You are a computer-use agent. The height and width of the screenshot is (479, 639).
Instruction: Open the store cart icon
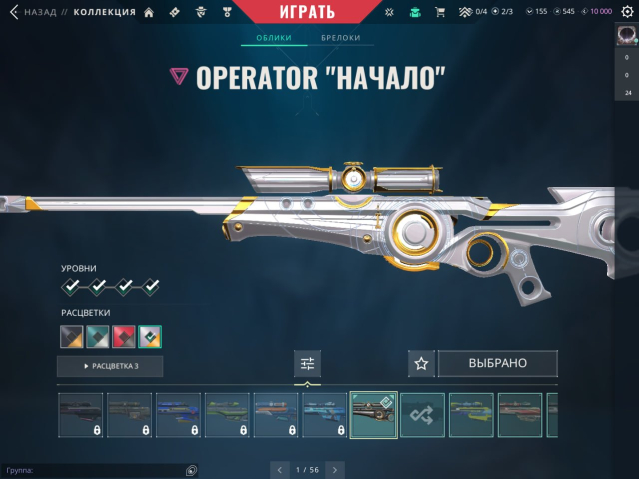click(x=439, y=12)
